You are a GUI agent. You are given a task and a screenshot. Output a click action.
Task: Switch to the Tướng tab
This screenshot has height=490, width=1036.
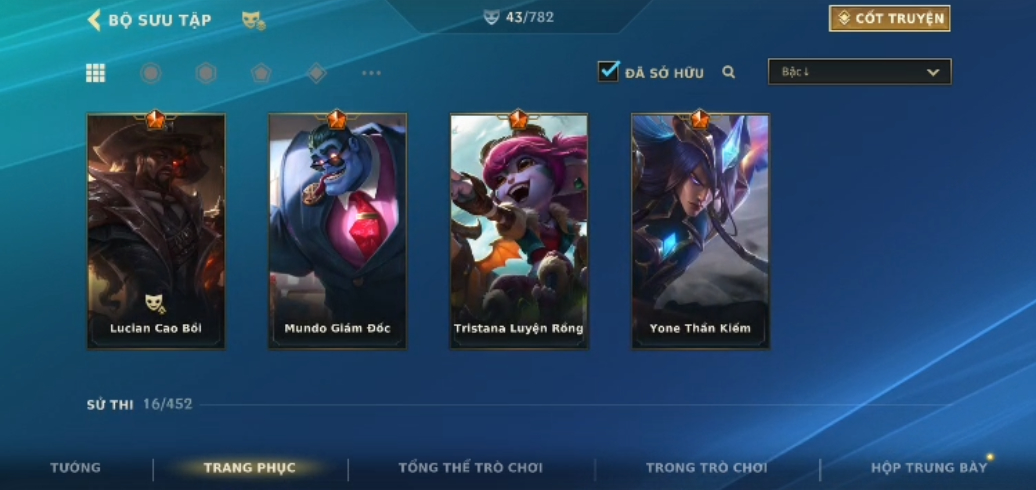[x=76, y=468]
